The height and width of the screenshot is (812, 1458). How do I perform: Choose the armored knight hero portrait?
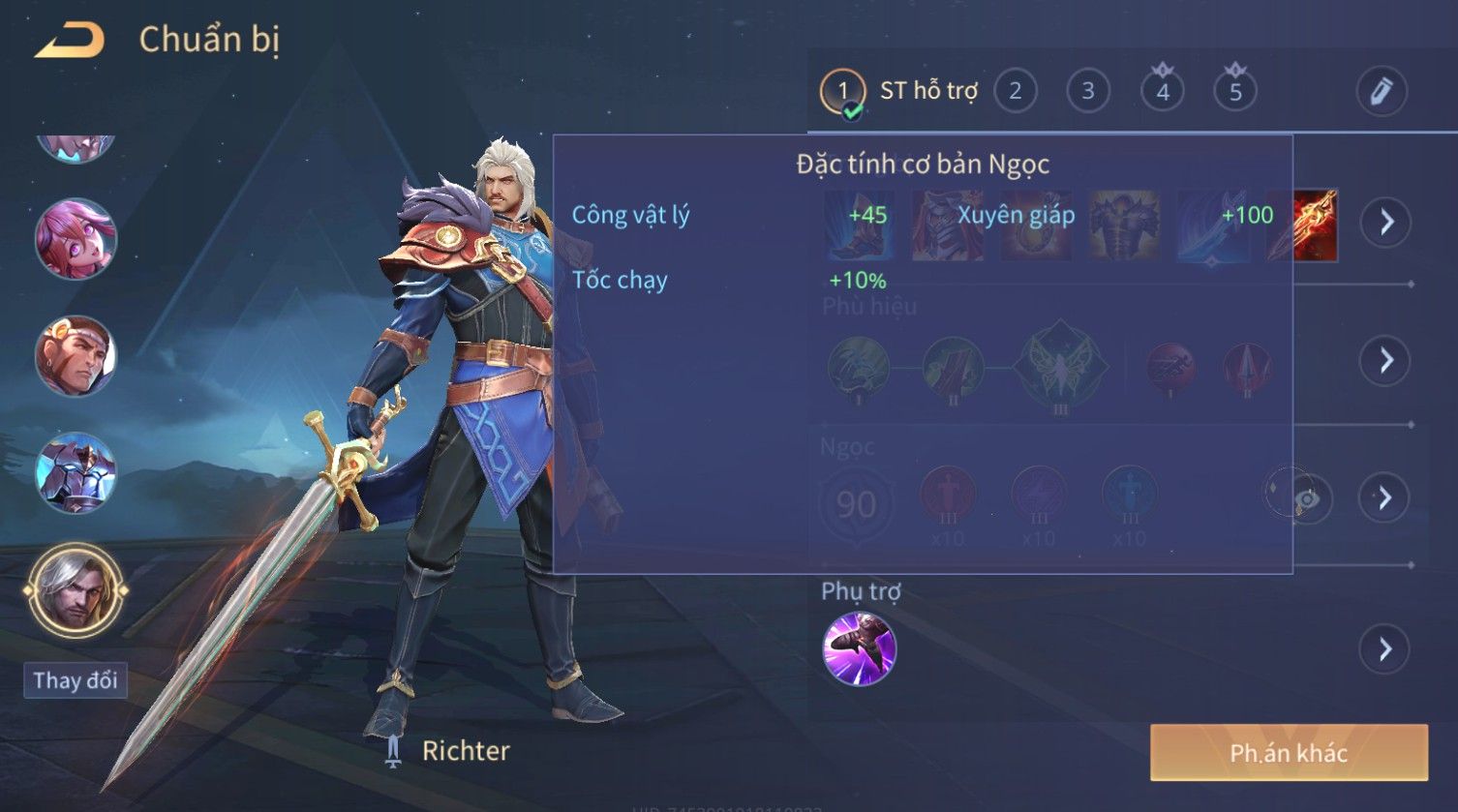point(76,473)
